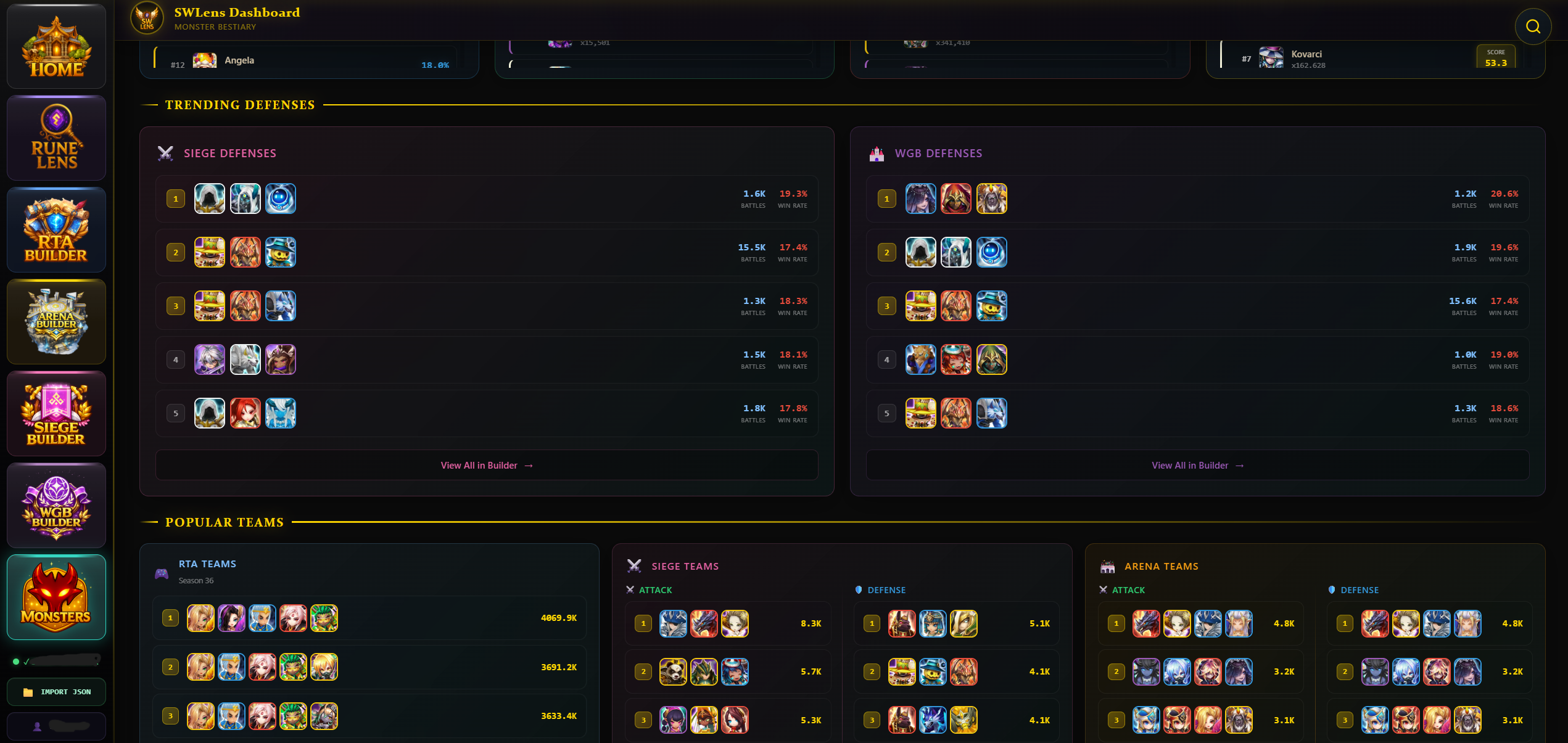Choose siege defense team with 5.1K
The image size is (1568, 743).
[956, 623]
